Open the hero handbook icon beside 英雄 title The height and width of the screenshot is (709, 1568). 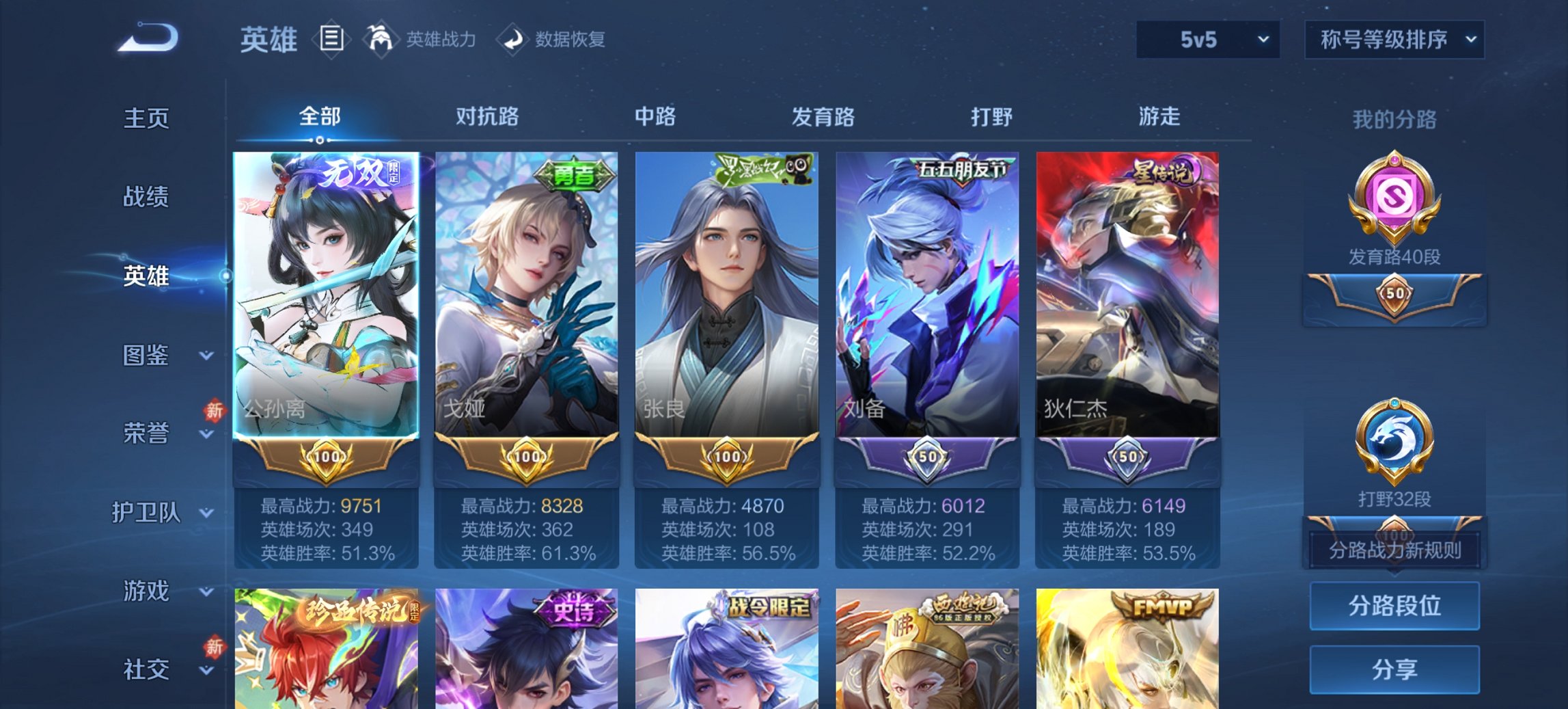pos(332,40)
